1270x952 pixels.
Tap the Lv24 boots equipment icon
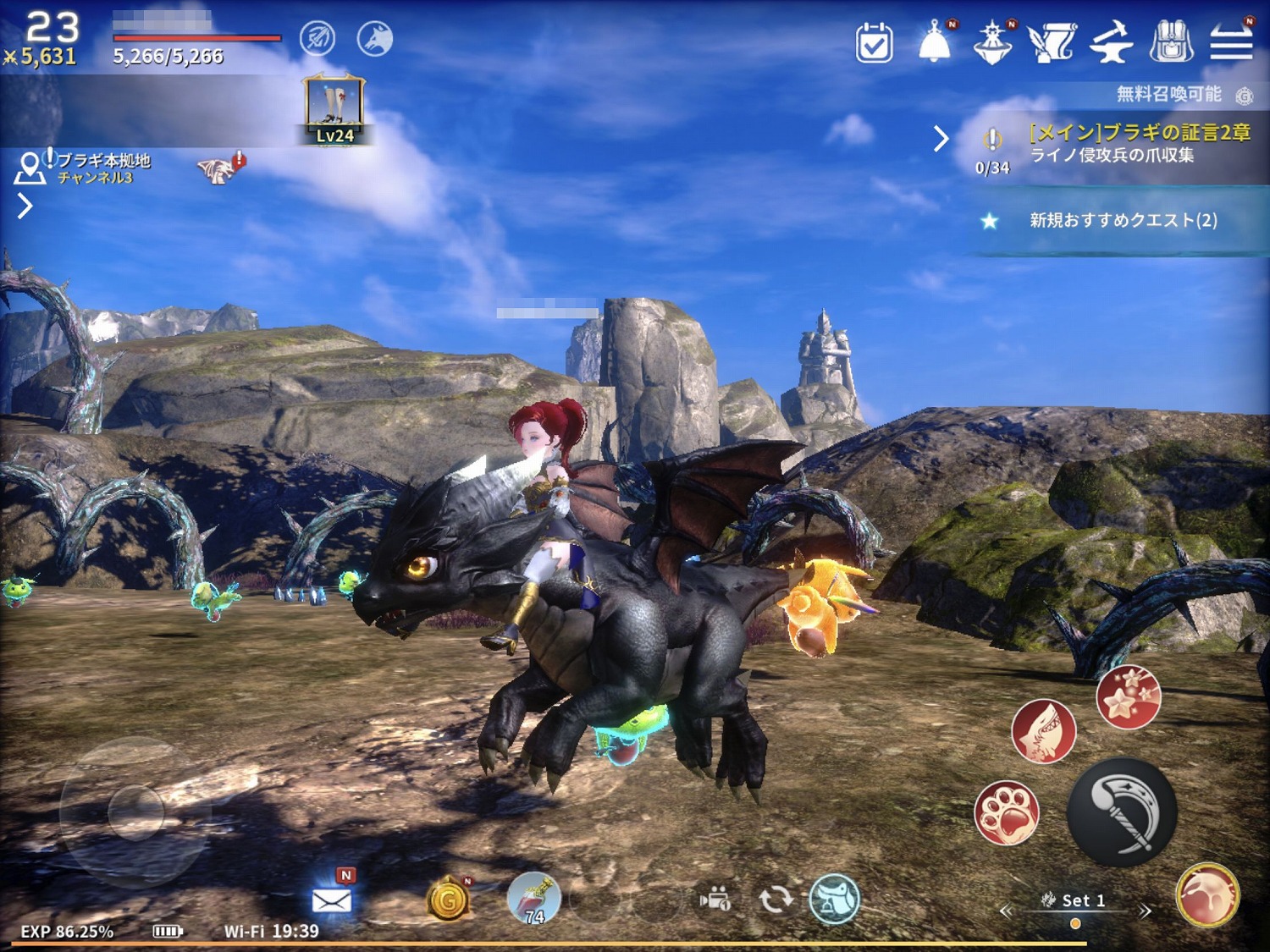pos(335,110)
